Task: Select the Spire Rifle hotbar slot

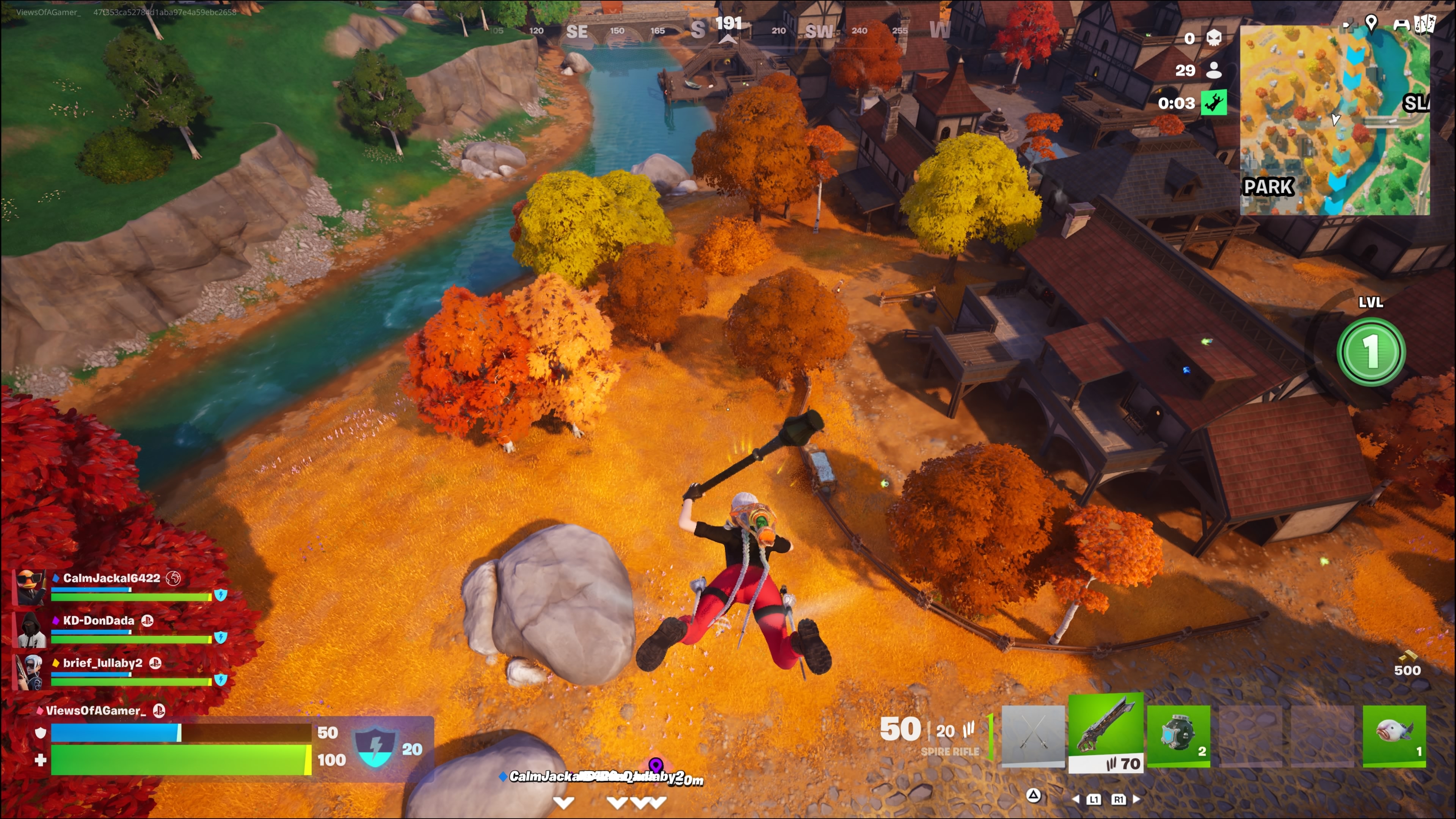Action: pos(1106,733)
